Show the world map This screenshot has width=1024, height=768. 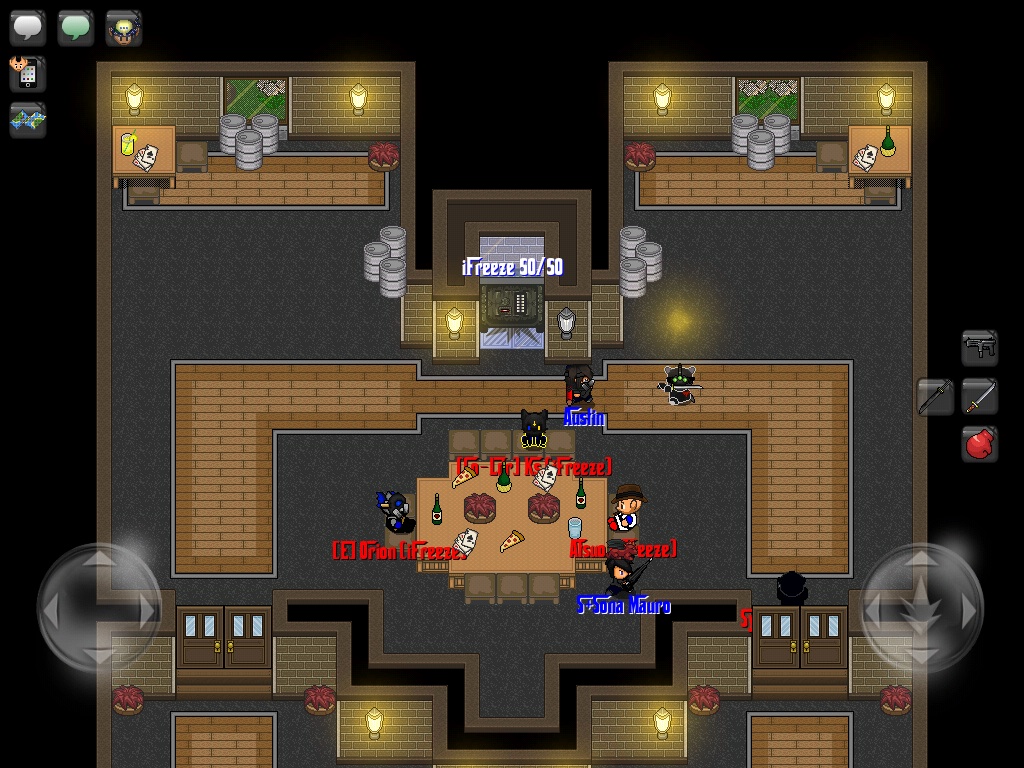click(x=28, y=120)
